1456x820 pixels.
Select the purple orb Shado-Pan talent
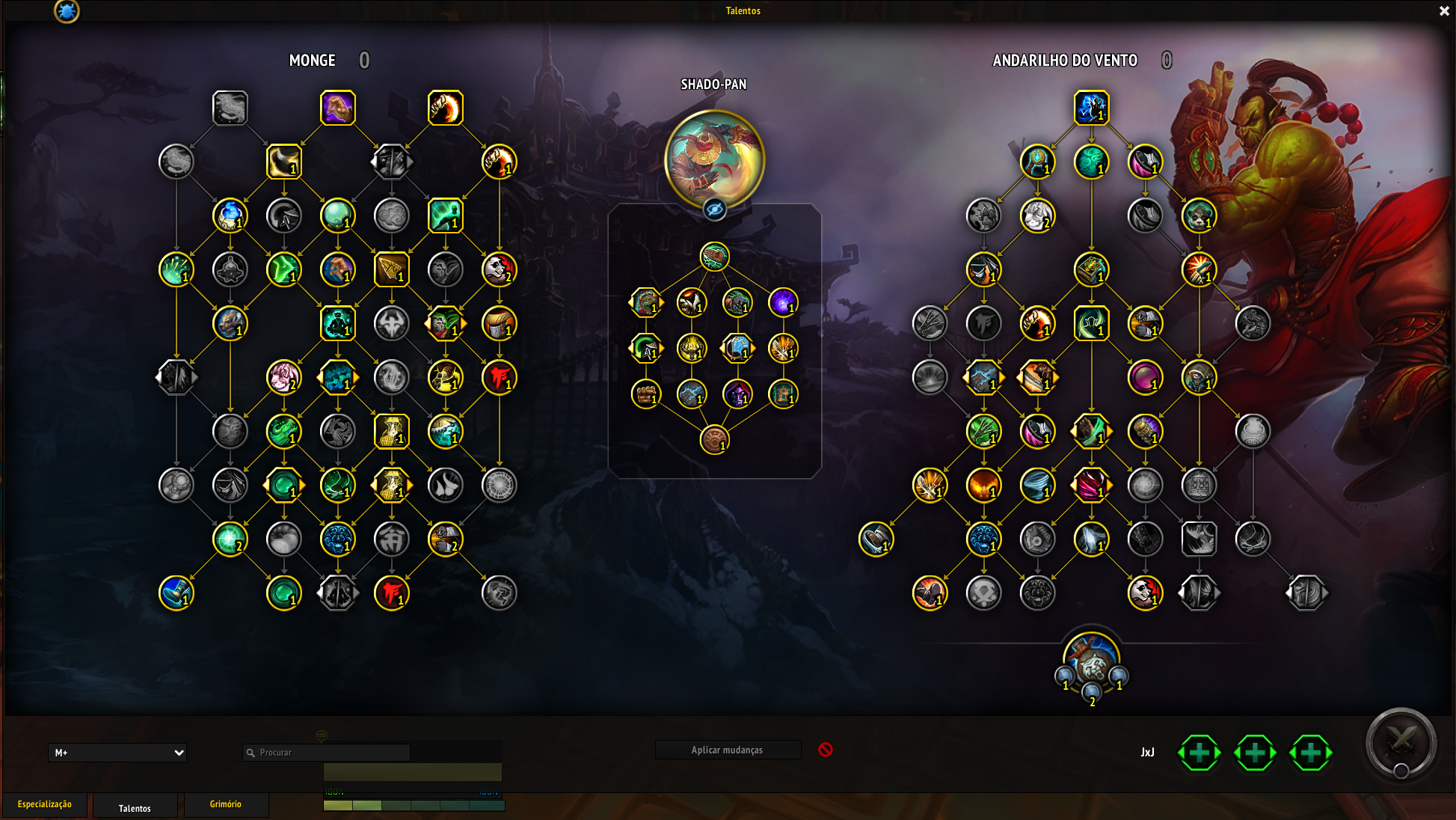[x=783, y=302]
